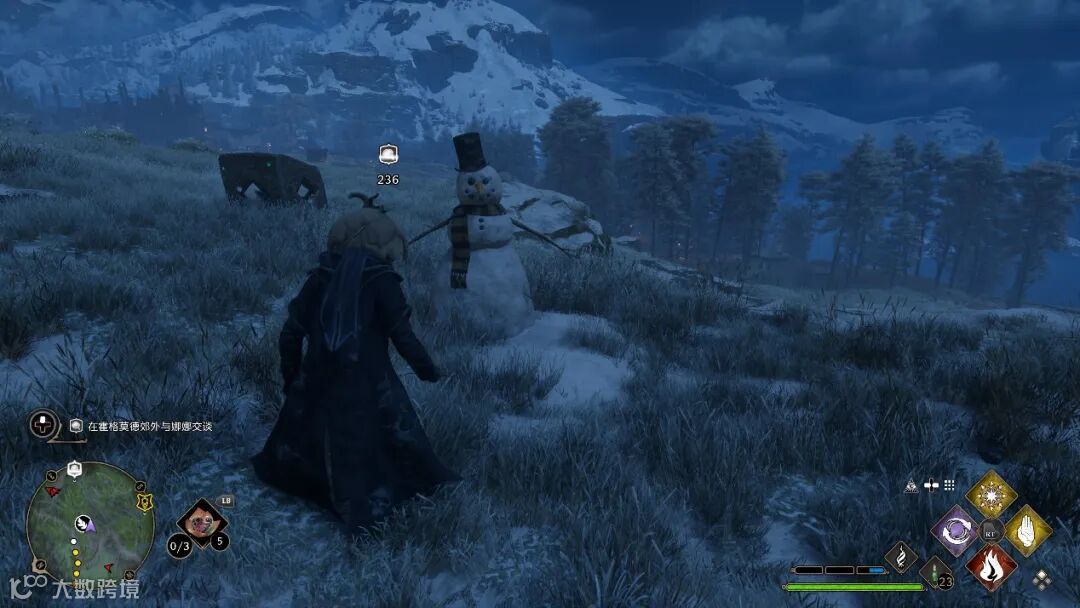
Task: Cast the Lumos starburst spell
Action: [990, 495]
